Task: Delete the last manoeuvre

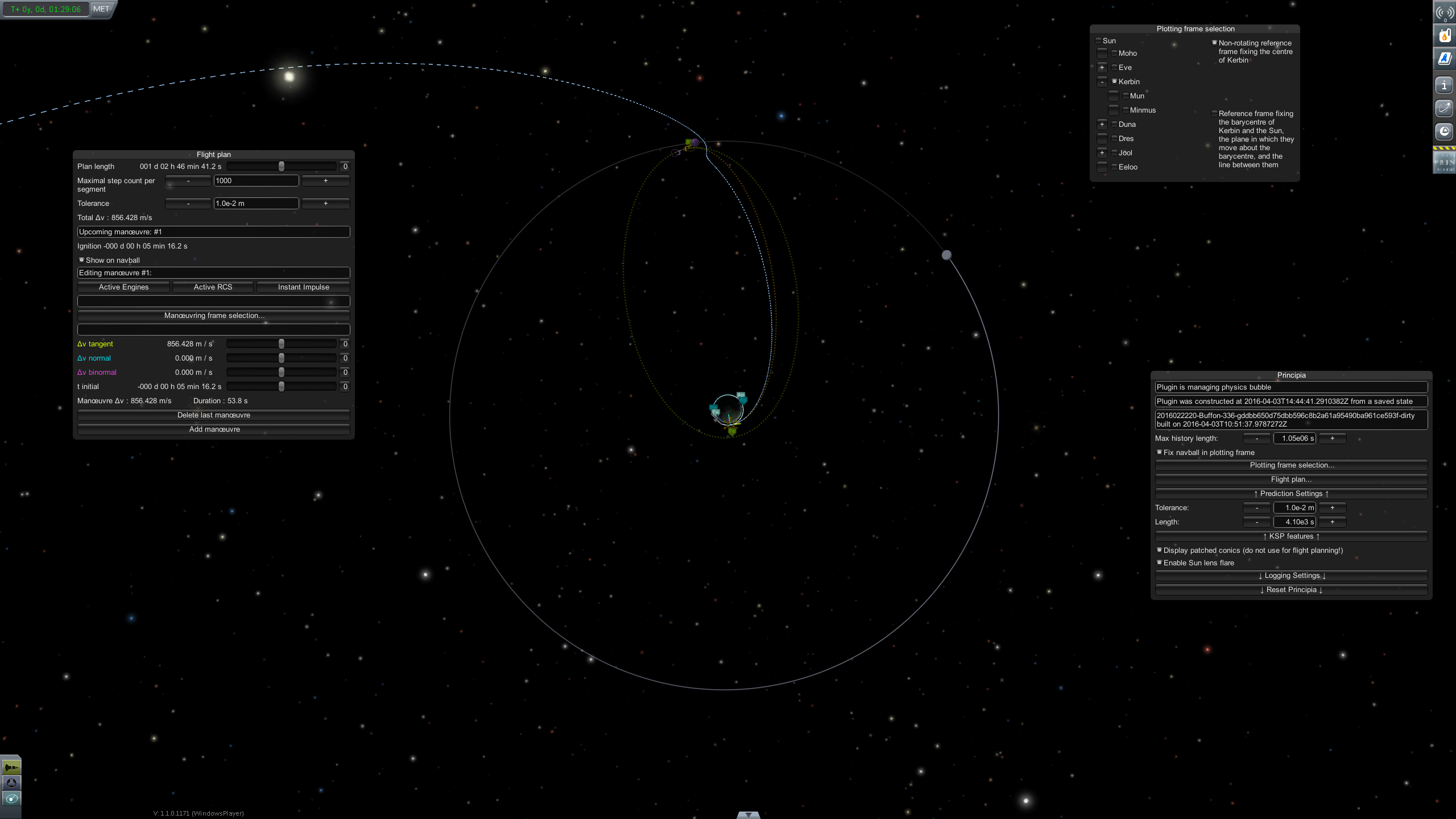Action: point(214,415)
